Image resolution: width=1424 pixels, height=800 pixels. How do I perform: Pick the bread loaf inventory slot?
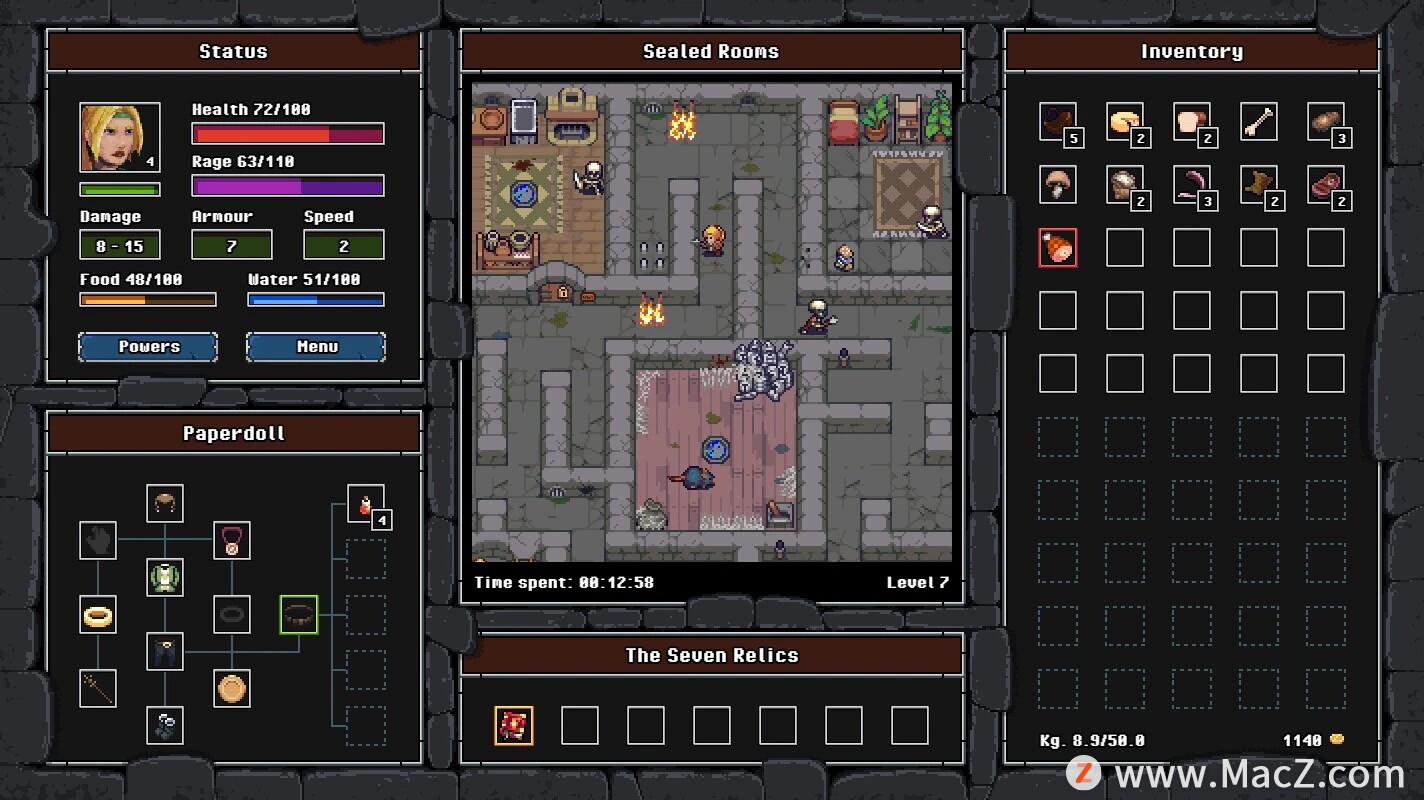click(1192, 122)
